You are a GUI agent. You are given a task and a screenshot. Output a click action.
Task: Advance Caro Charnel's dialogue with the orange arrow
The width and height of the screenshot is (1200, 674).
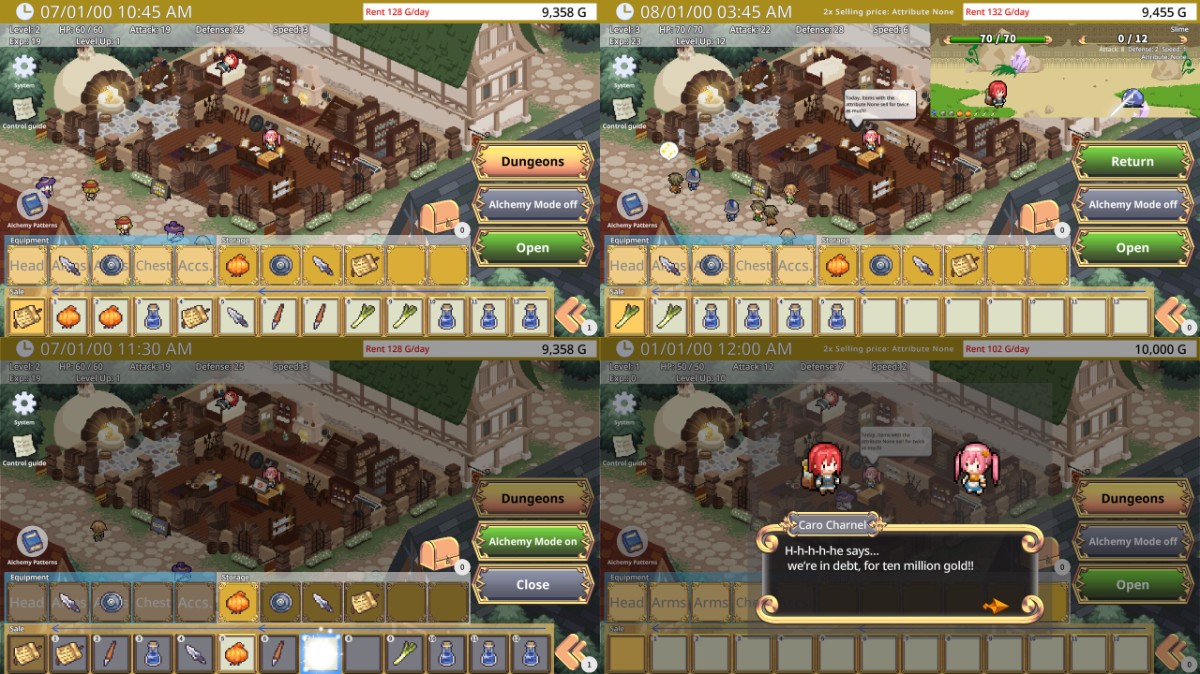pos(995,605)
